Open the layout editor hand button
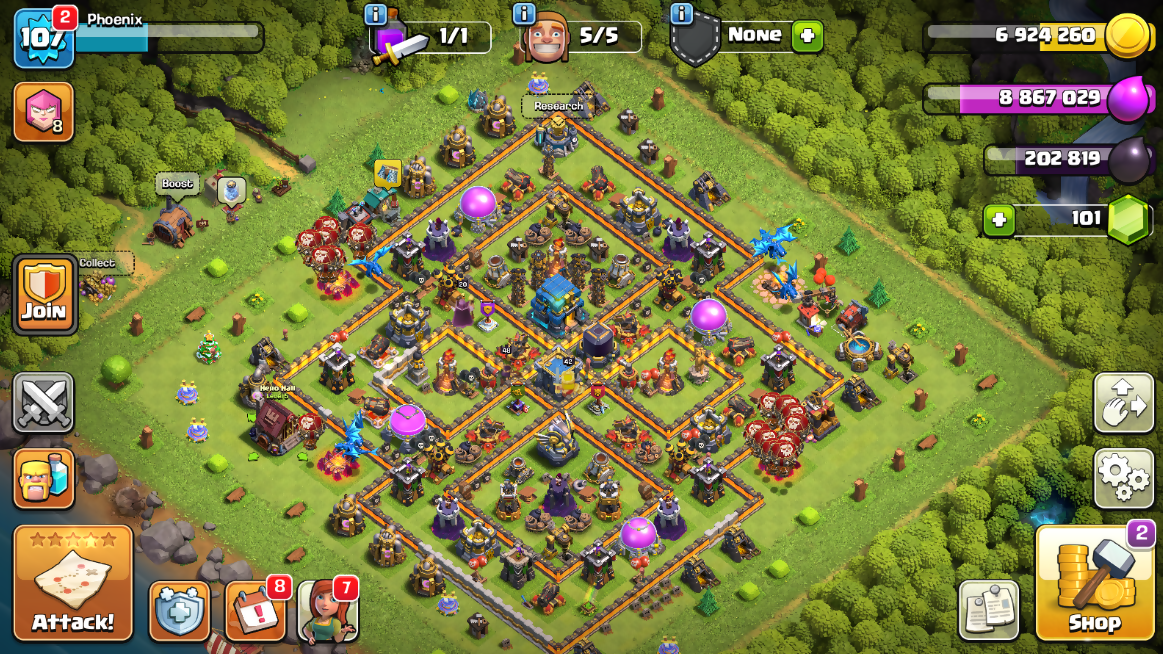The image size is (1163, 654). point(1124,403)
